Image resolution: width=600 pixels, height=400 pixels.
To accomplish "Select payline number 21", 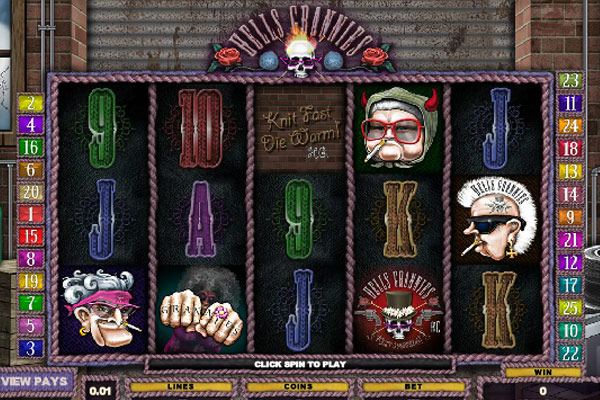I will (x=571, y=239).
